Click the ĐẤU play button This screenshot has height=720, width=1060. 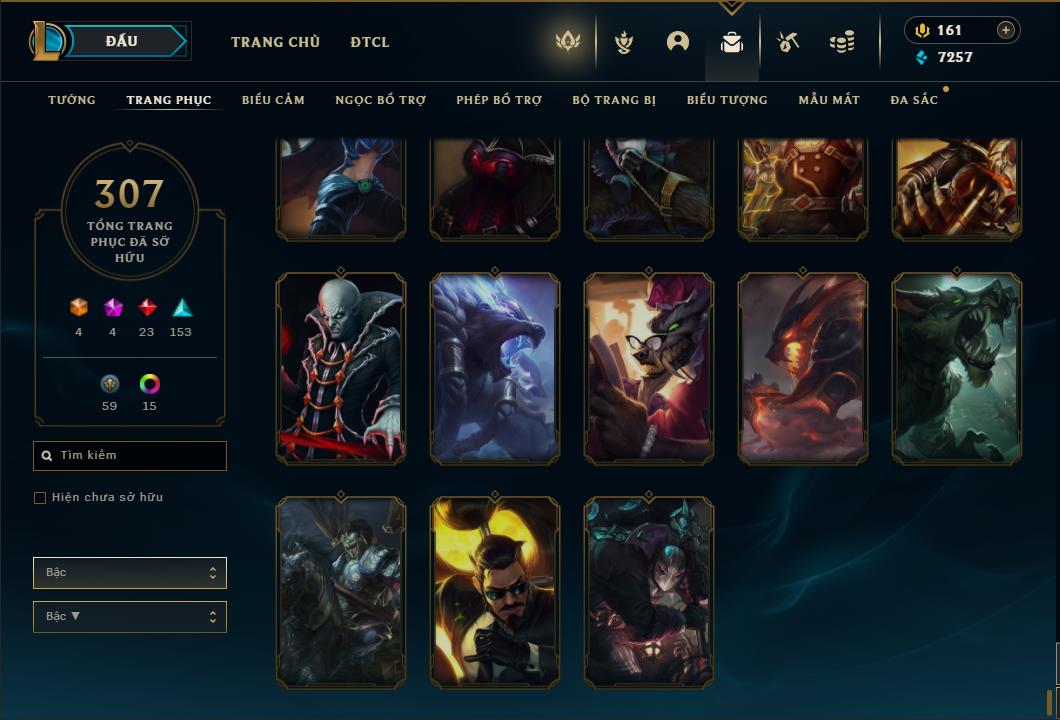tap(121, 41)
